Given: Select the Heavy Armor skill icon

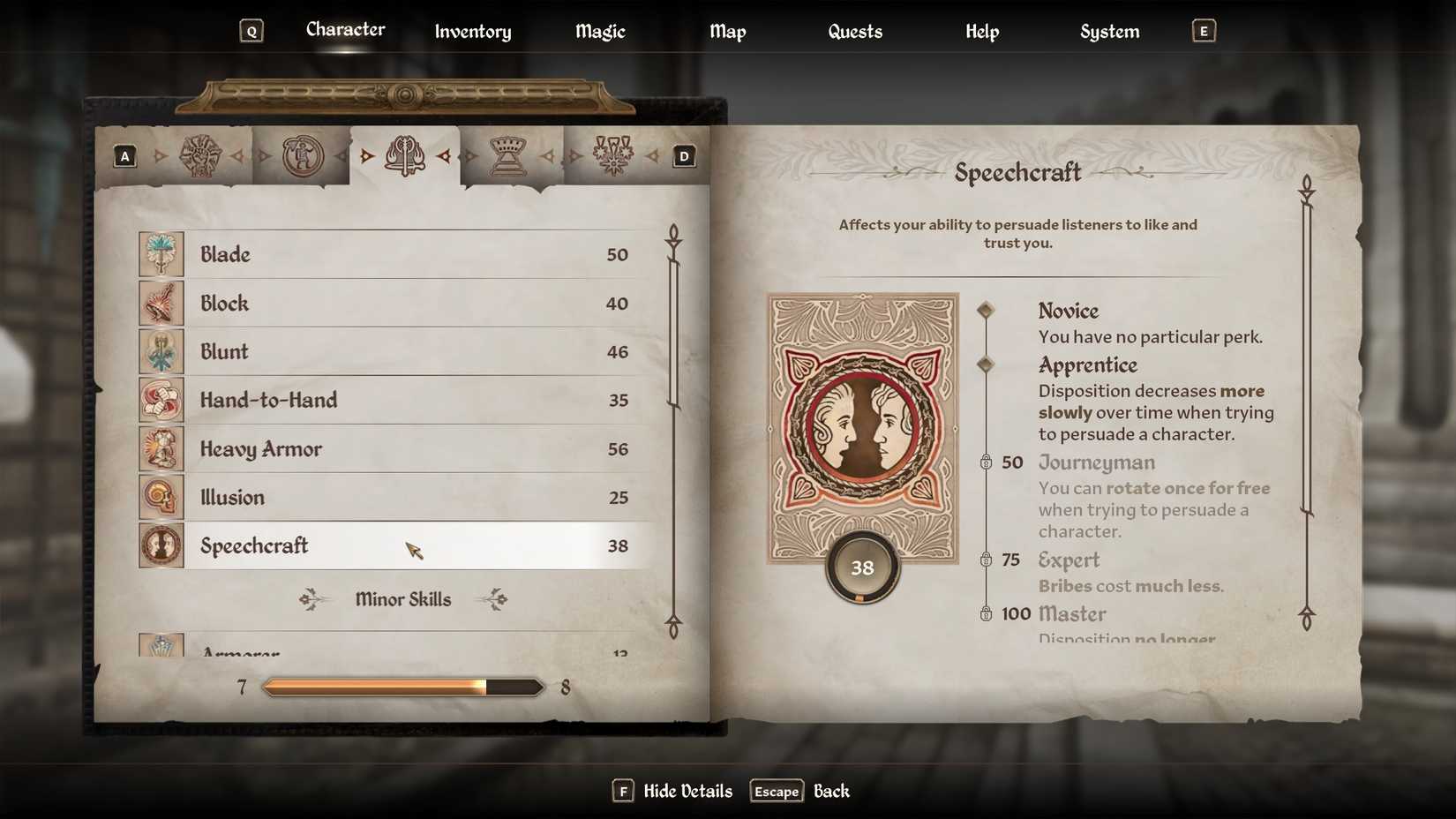Looking at the screenshot, I should (161, 448).
